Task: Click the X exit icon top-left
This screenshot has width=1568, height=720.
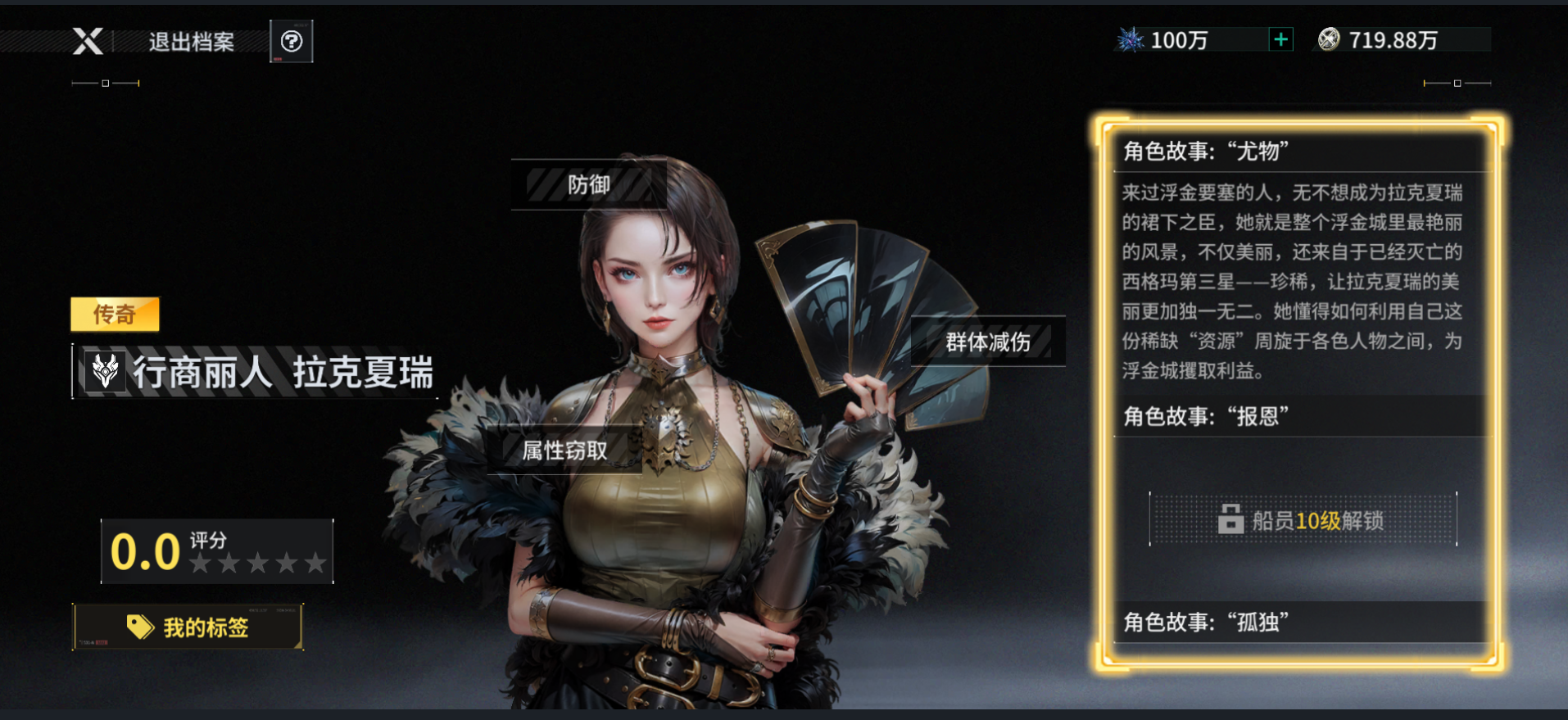Action: [x=88, y=41]
